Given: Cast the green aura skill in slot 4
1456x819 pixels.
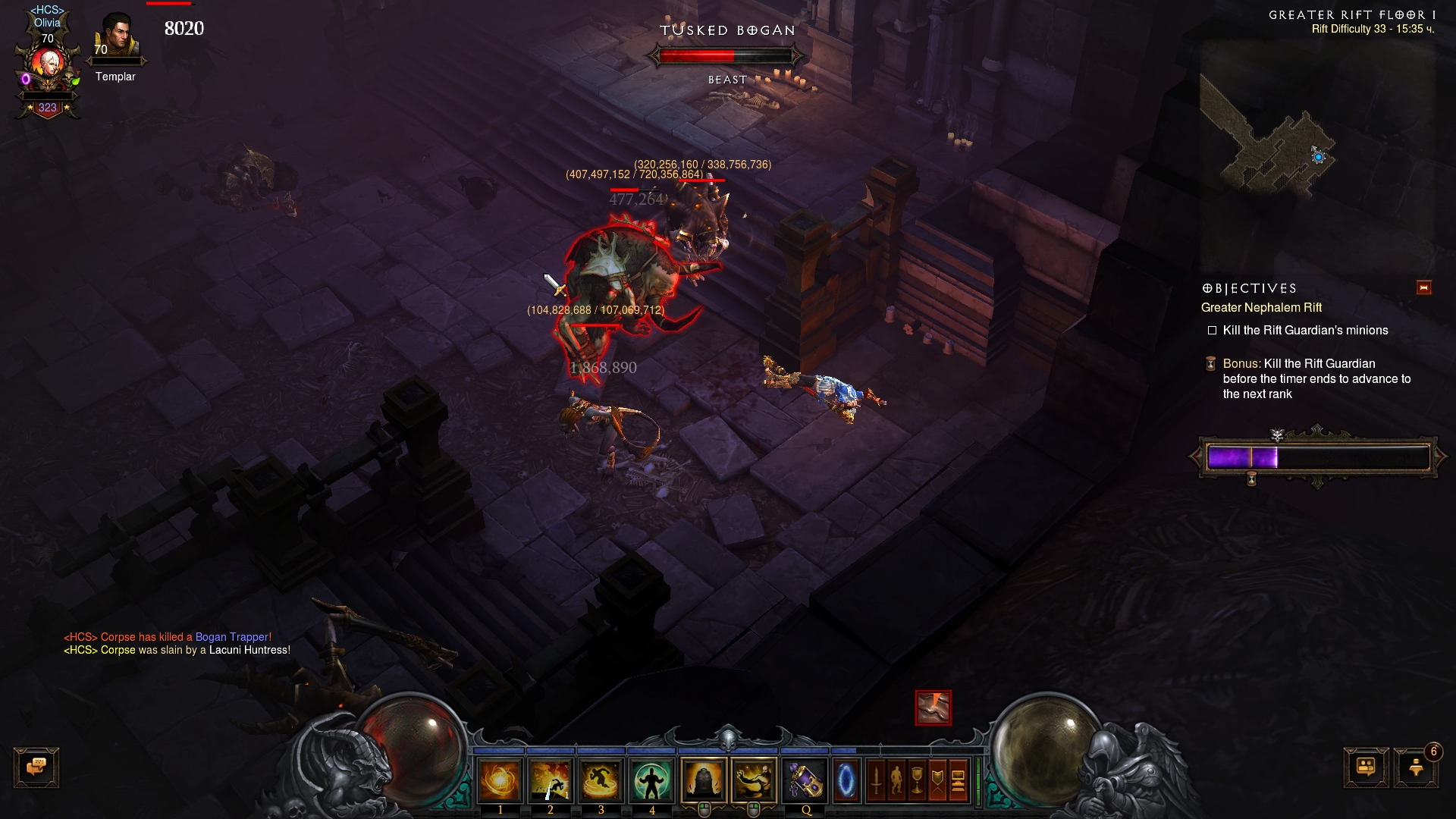Looking at the screenshot, I should coord(651,780).
